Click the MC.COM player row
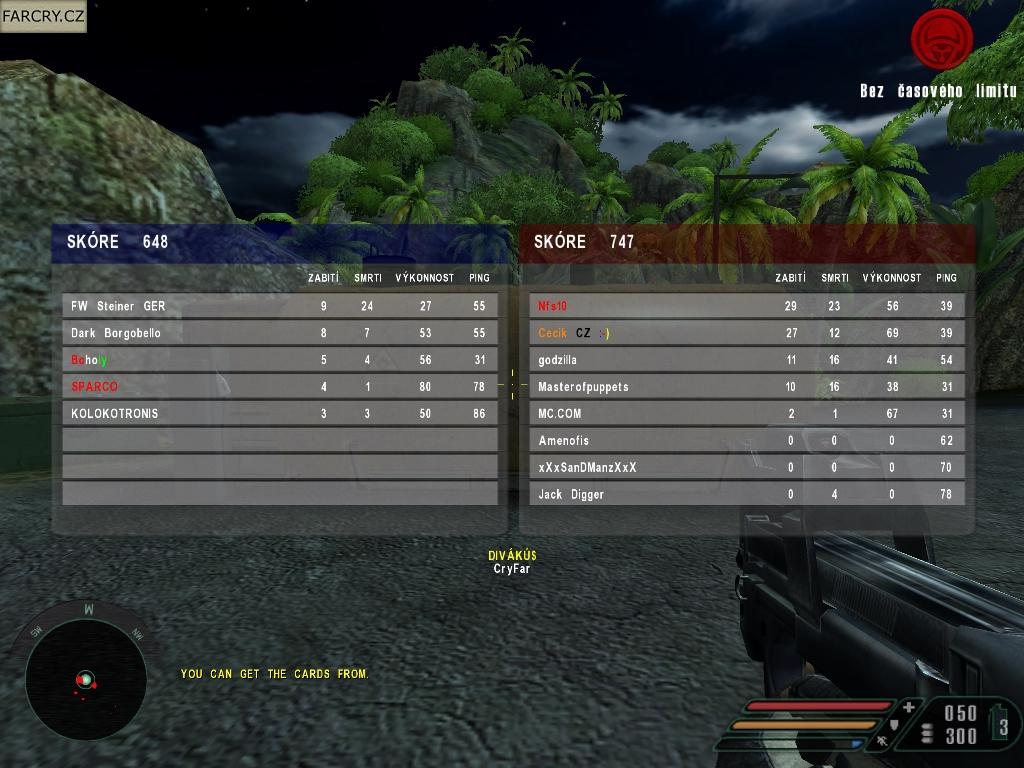Image resolution: width=1024 pixels, height=768 pixels. point(746,413)
